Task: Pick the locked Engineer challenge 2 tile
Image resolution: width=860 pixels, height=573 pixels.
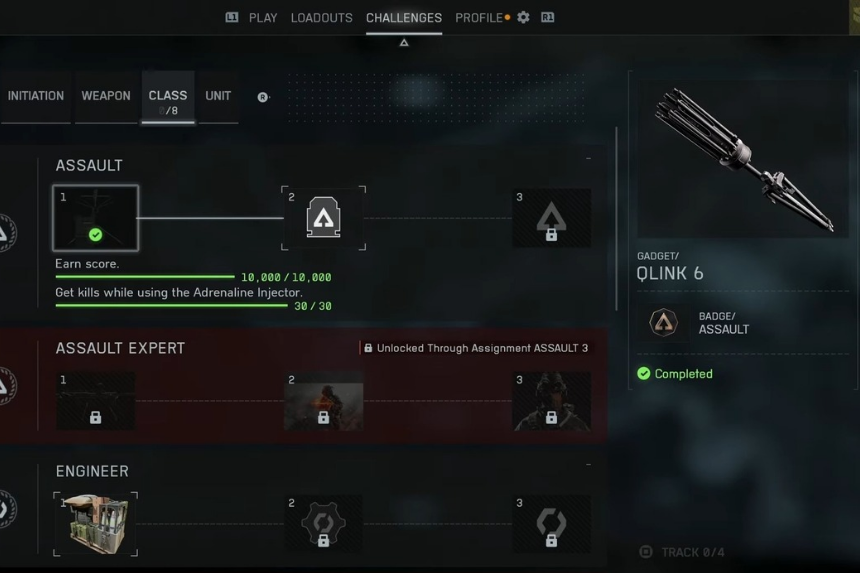Action: coord(323,524)
